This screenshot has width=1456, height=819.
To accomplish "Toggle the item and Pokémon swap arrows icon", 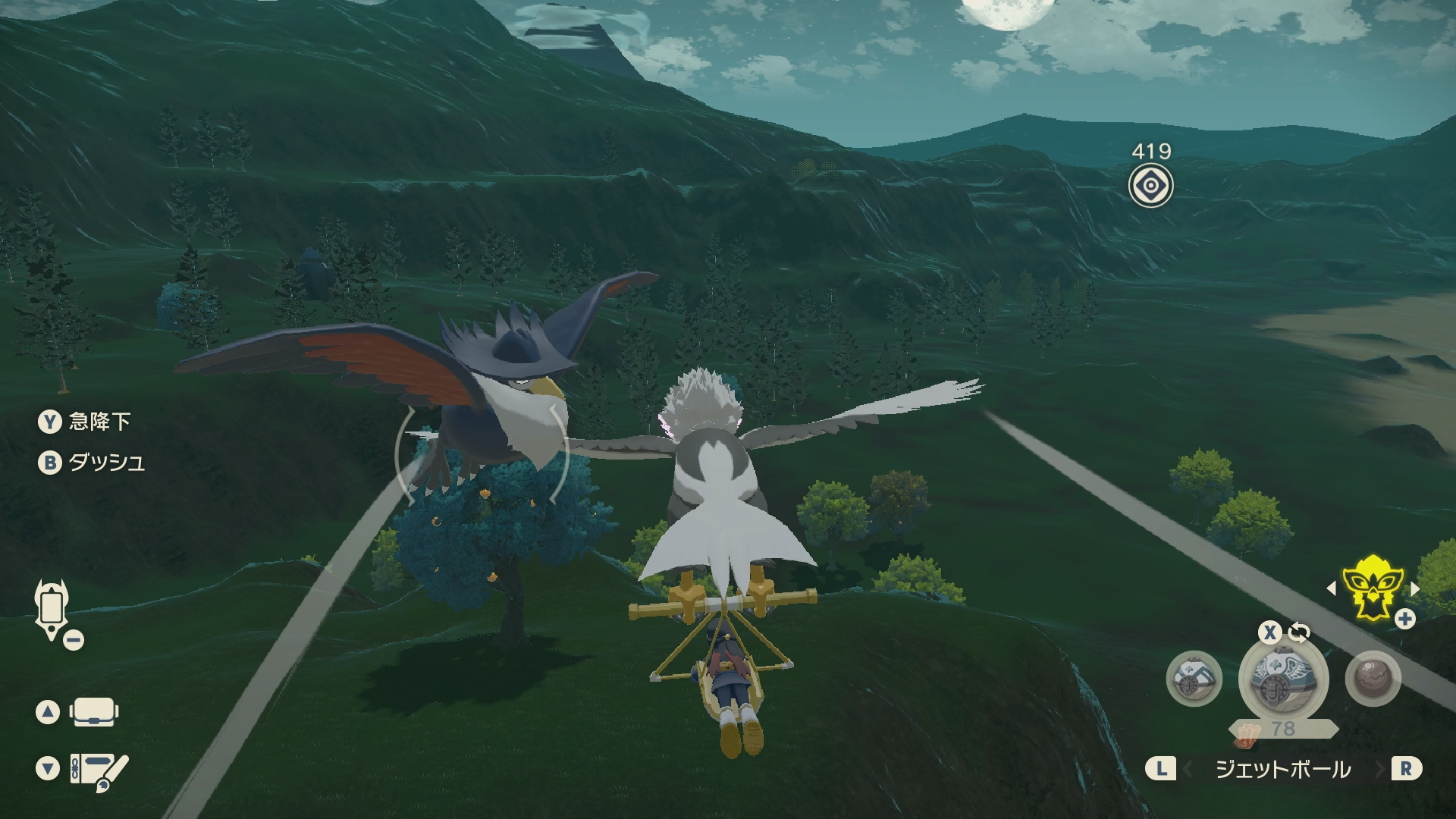I will tap(1299, 632).
